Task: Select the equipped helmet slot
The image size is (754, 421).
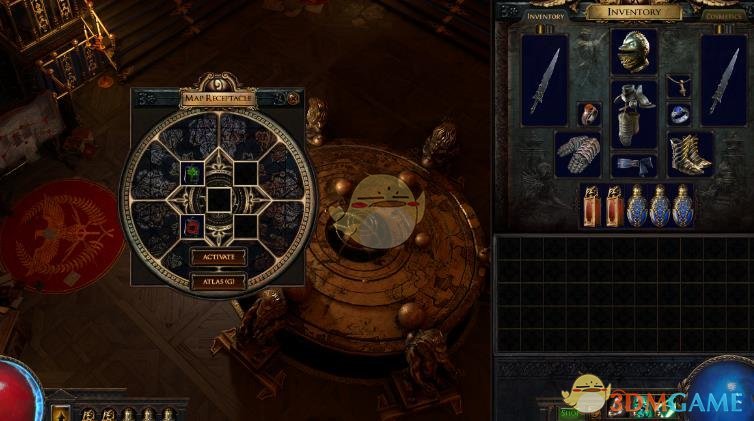Action: coord(634,51)
